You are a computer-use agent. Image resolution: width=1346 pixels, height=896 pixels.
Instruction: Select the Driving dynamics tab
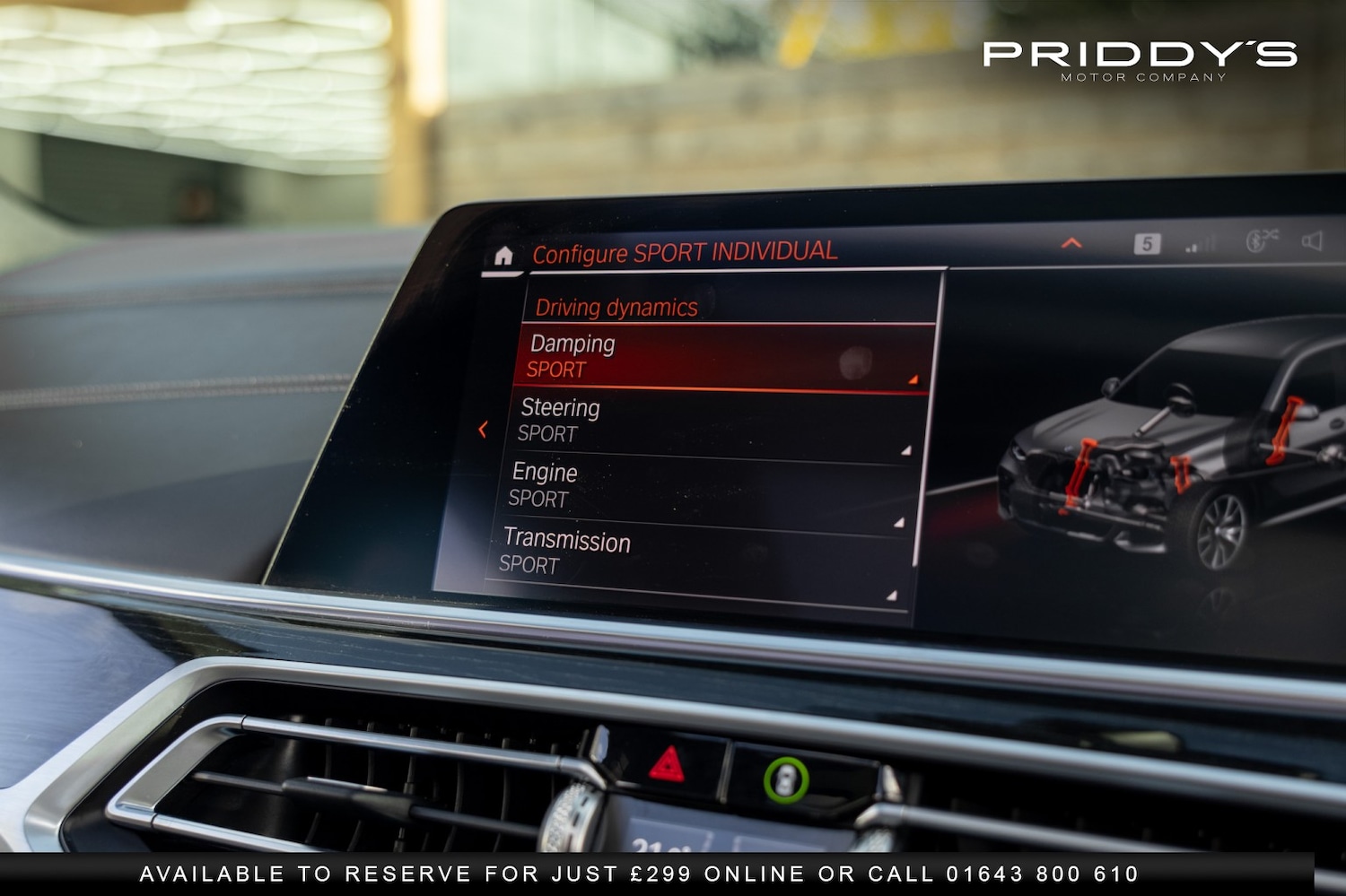tap(616, 307)
